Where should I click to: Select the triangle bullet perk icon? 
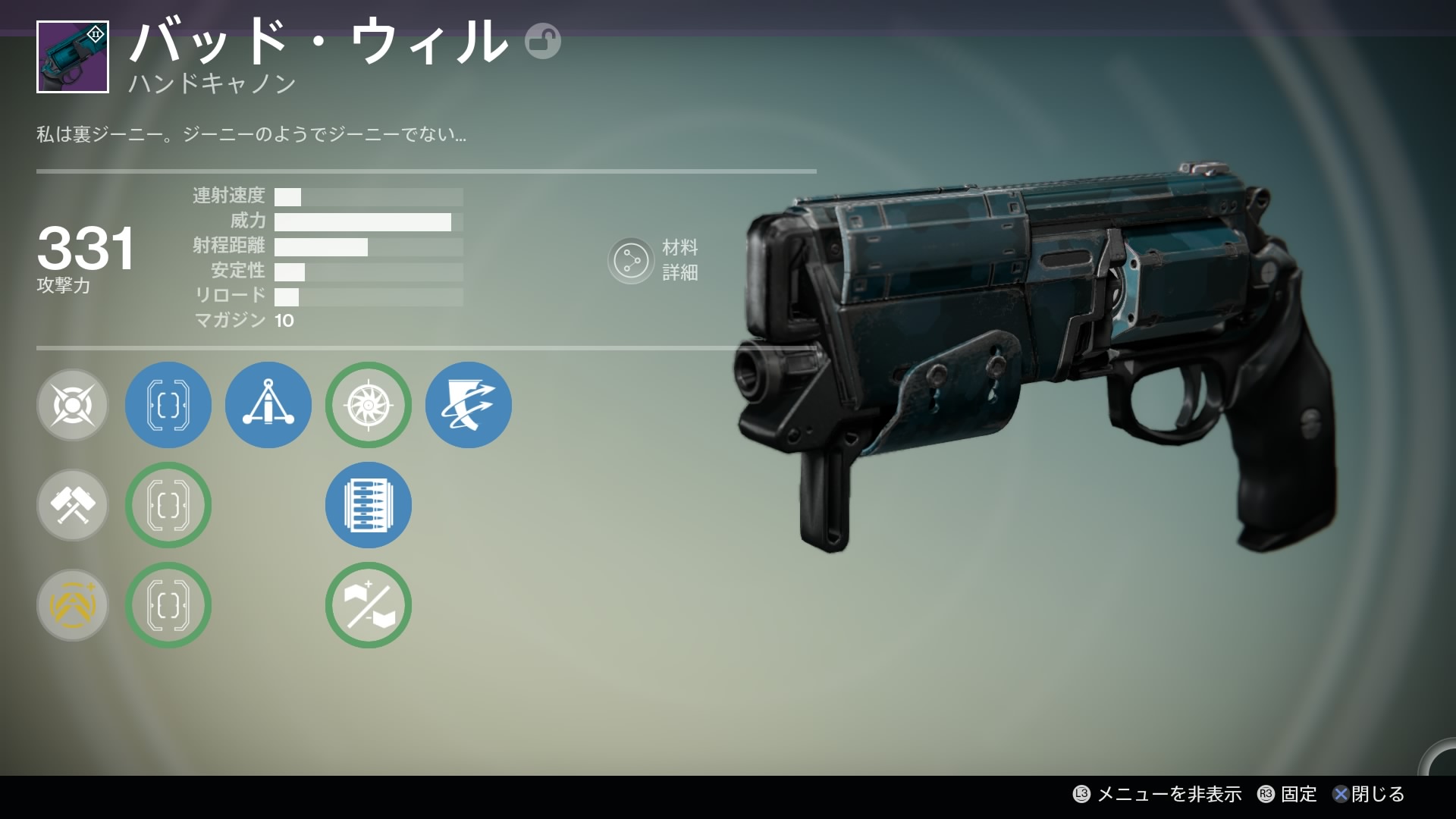[x=268, y=405]
